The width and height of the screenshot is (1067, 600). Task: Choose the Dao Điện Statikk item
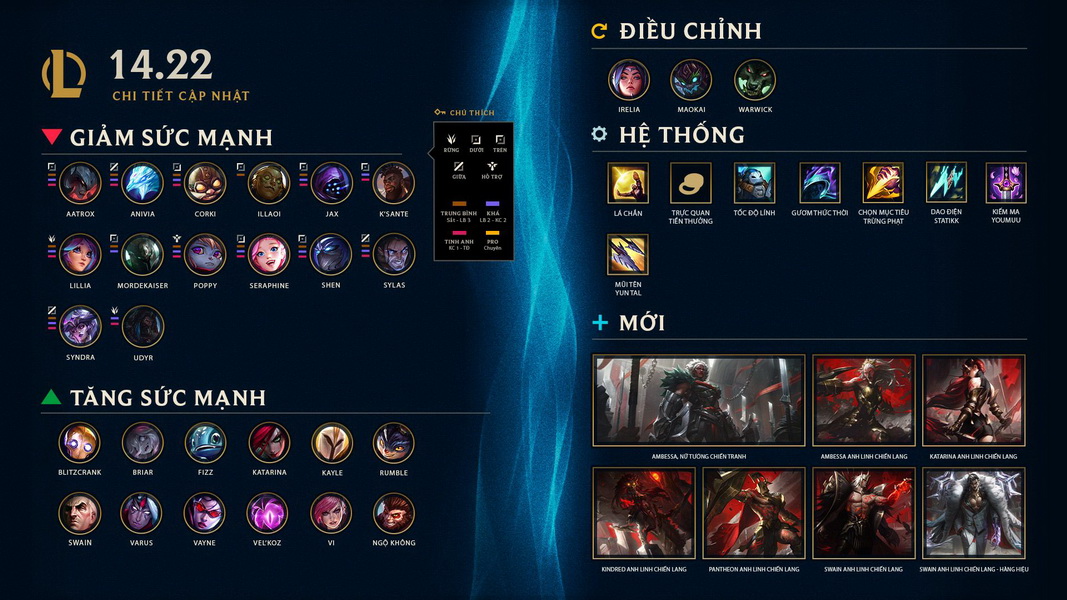tap(946, 183)
